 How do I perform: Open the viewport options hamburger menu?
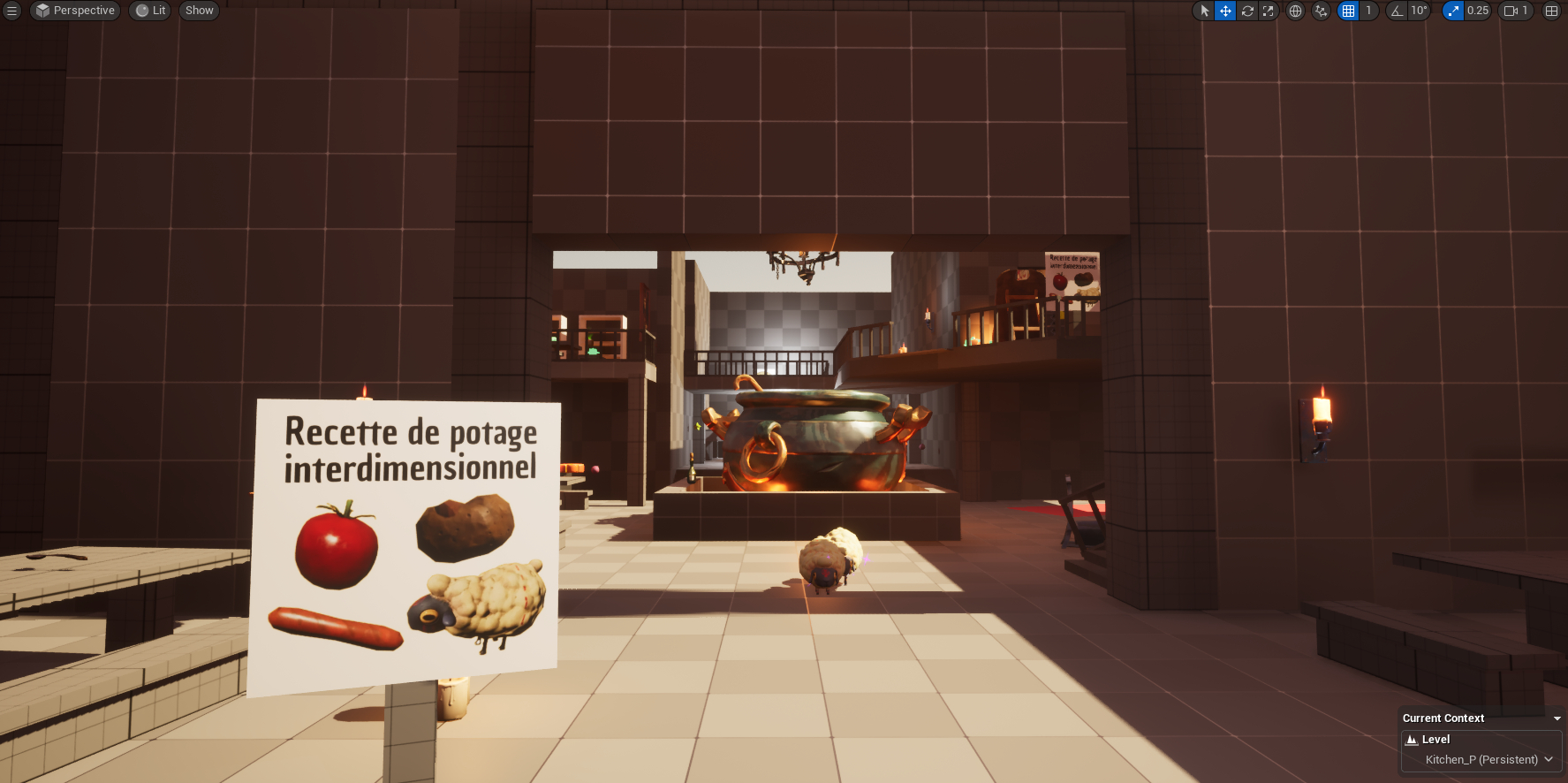(x=11, y=11)
